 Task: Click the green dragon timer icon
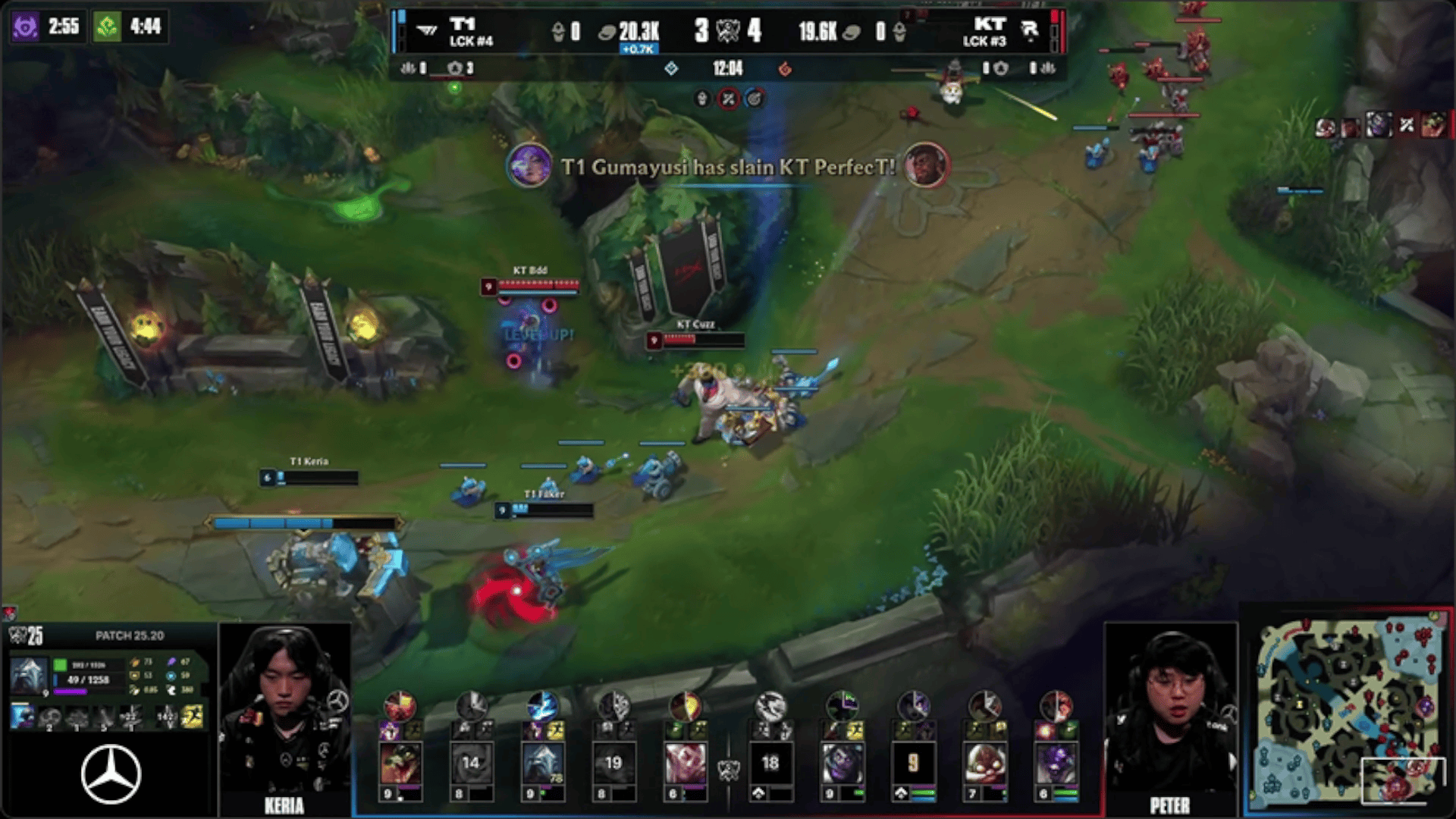pyautogui.click(x=107, y=27)
